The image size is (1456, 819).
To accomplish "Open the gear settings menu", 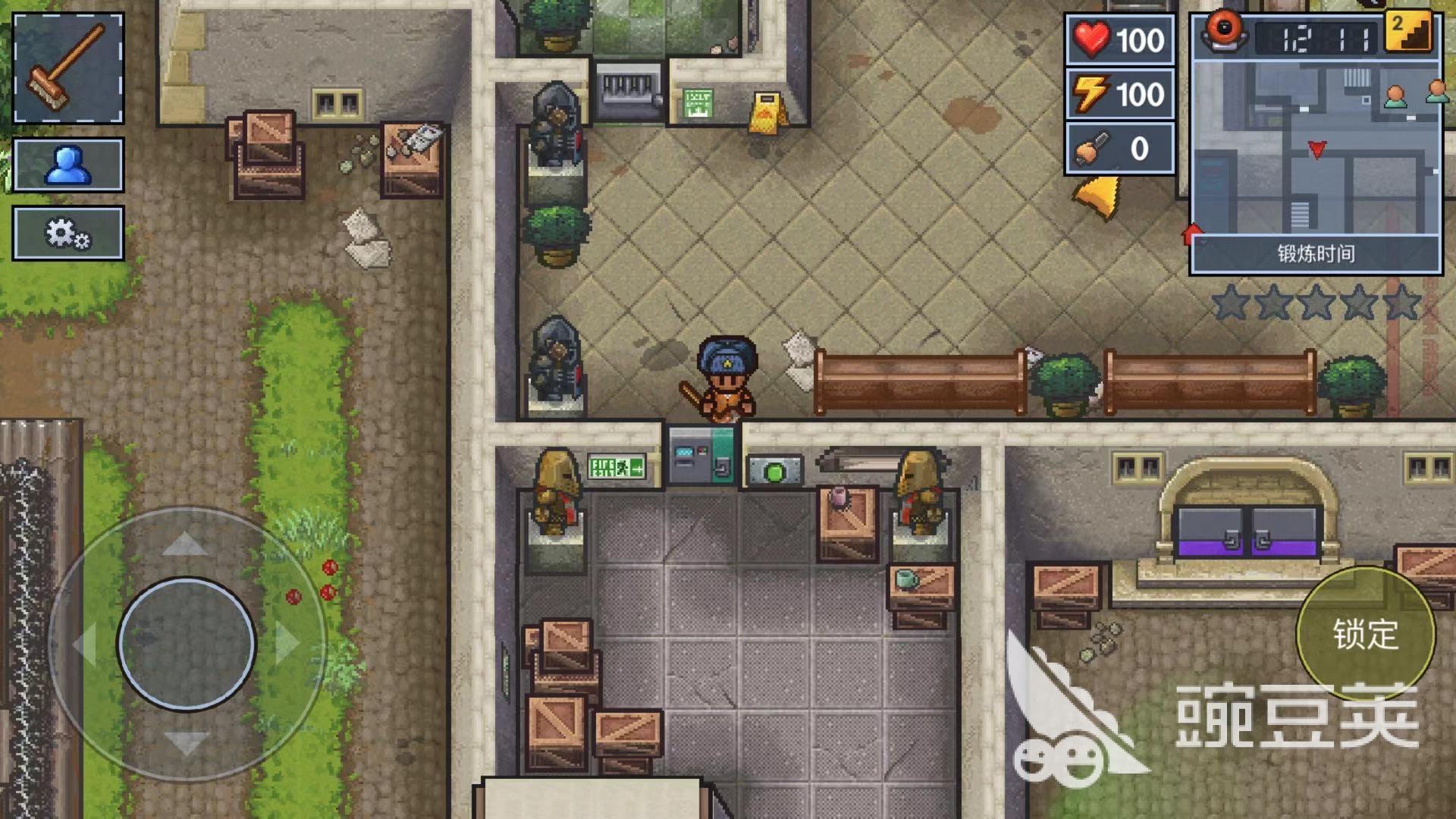I will tap(68, 233).
